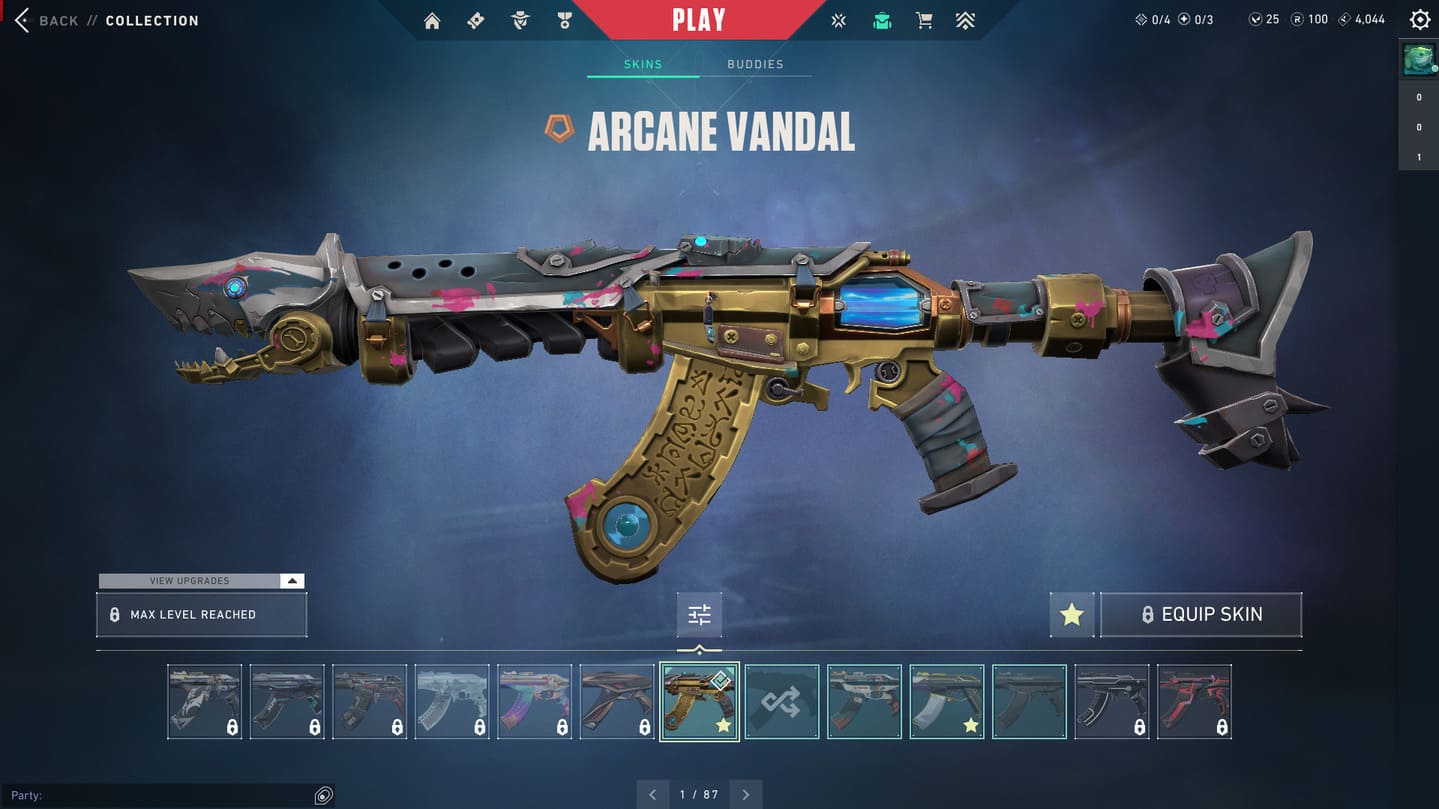Open the settings gear icon
Viewport: 1439px width, 809px height.
pos(1419,20)
